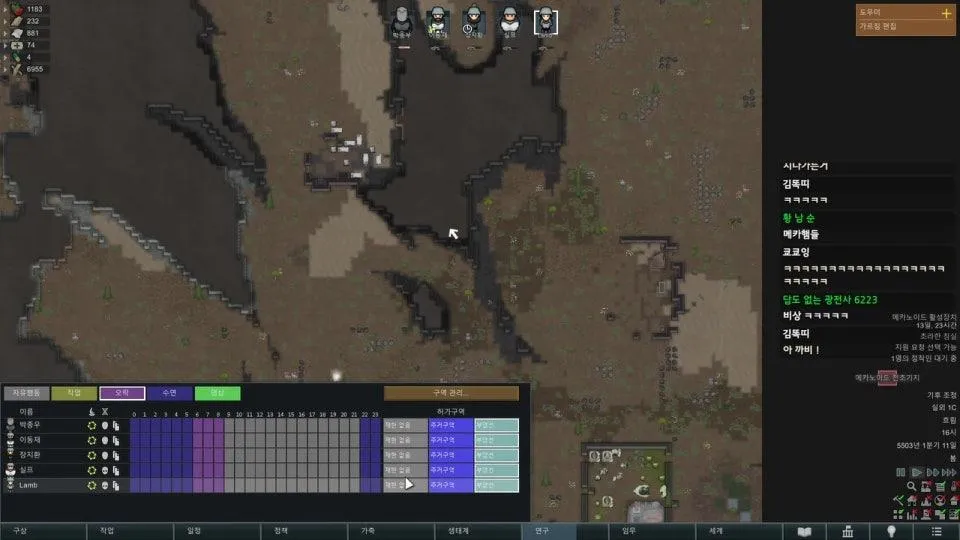The image size is (960, 540).
Task: Open the 연구 research tab
Action: pyautogui.click(x=542, y=531)
